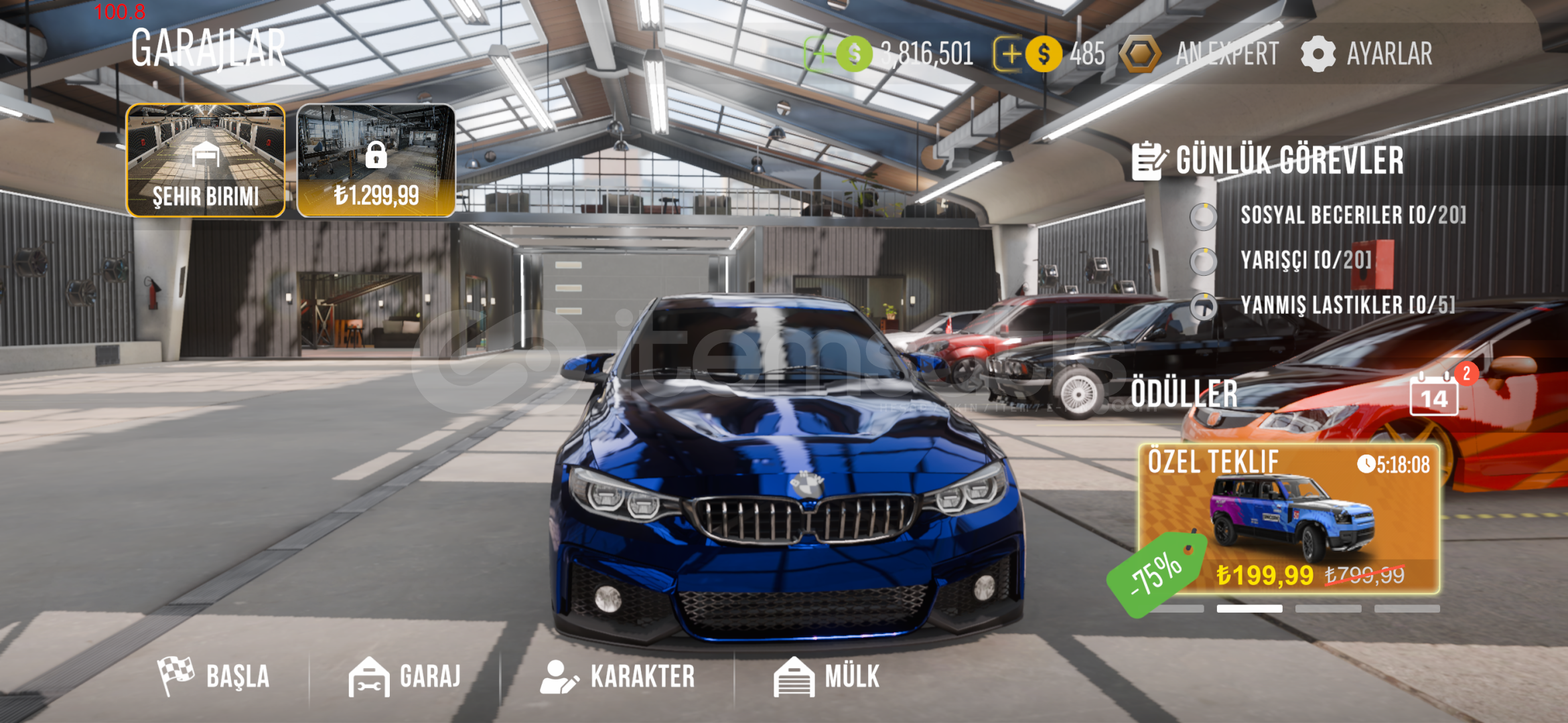The height and width of the screenshot is (723, 1568).
Task: Start playing with the Başla button
Action: (214, 676)
